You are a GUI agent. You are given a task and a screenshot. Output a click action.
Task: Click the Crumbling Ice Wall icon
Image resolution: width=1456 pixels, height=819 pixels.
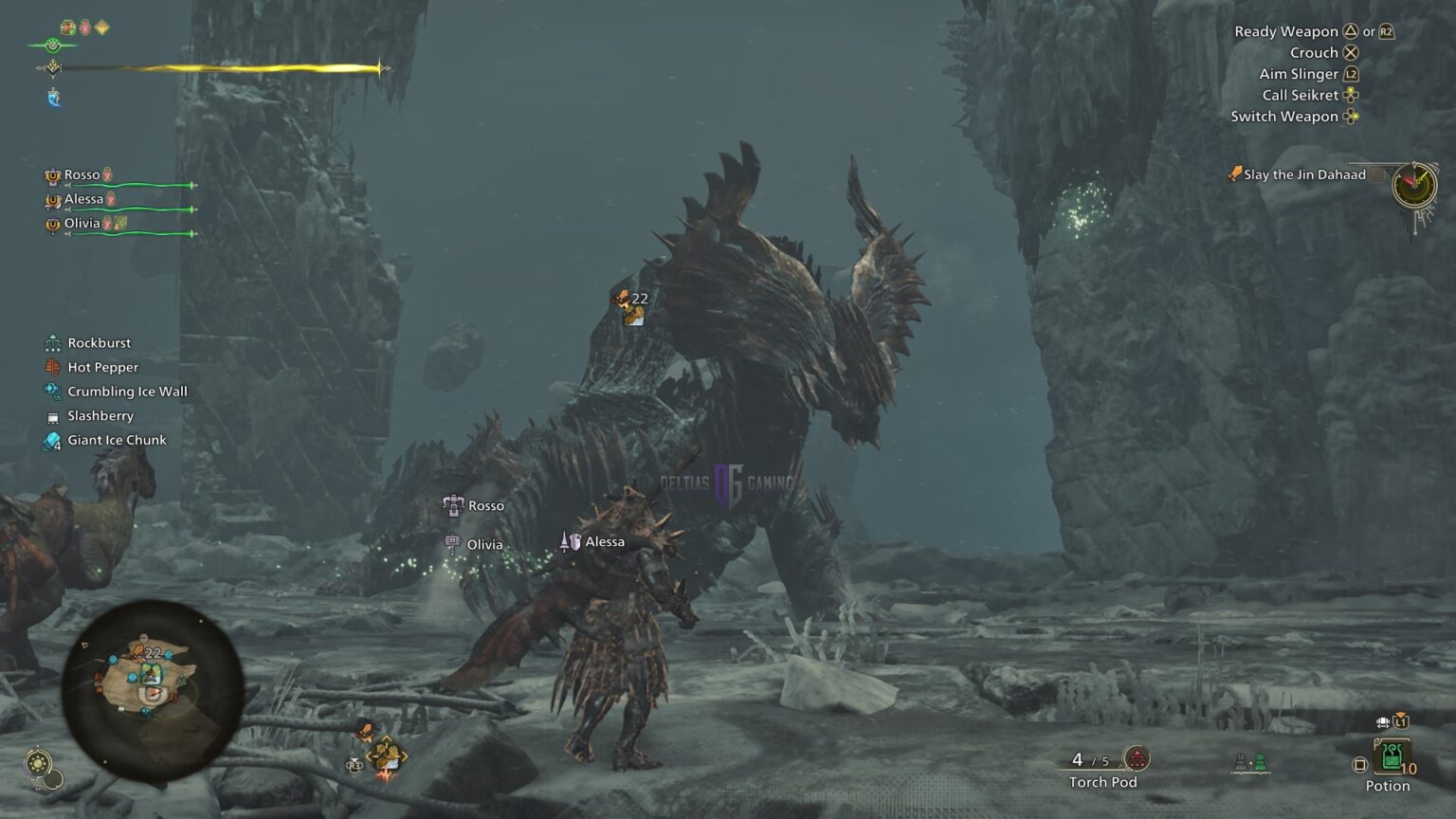click(x=54, y=391)
